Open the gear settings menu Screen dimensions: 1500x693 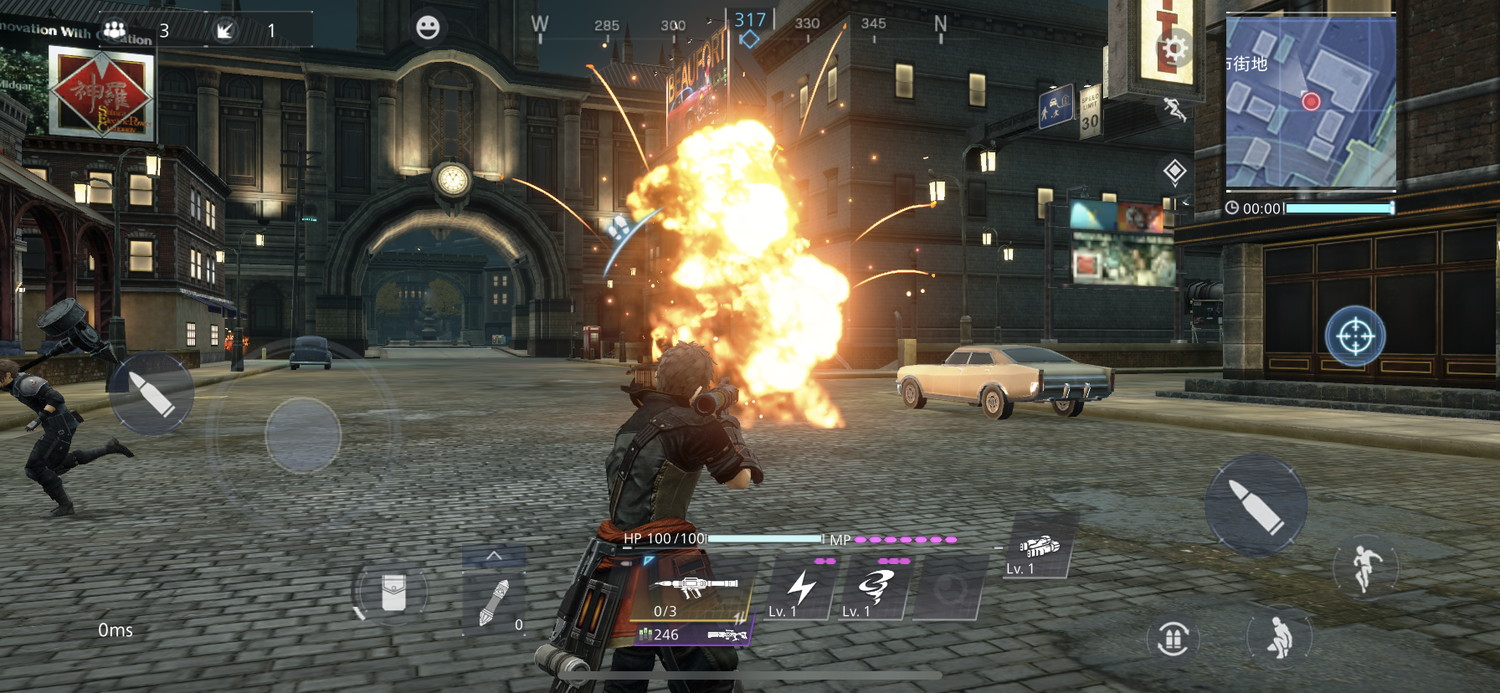[1174, 46]
